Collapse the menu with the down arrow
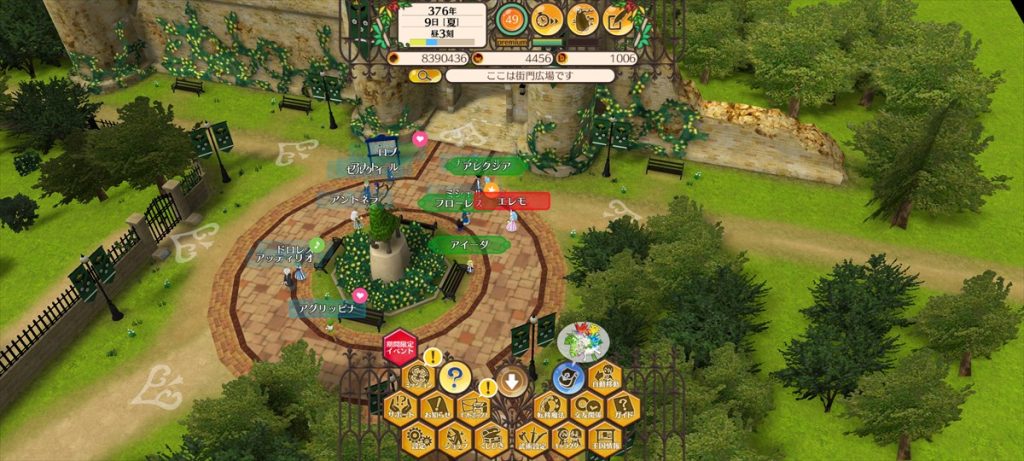1024x461 pixels. pos(512,381)
